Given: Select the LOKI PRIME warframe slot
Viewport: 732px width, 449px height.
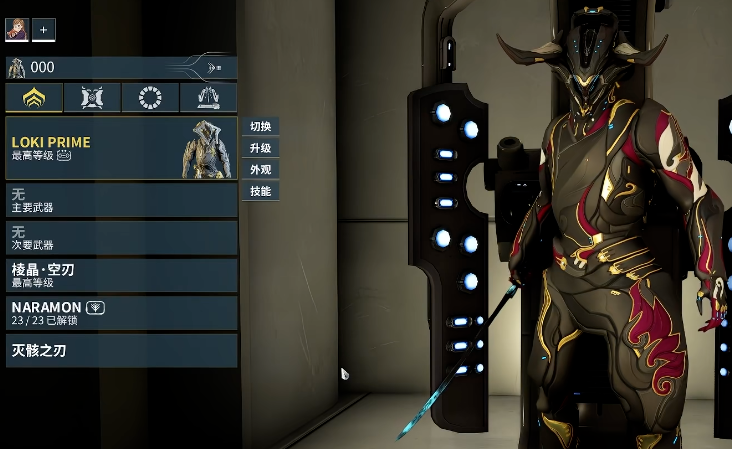Looking at the screenshot, I should point(121,148).
